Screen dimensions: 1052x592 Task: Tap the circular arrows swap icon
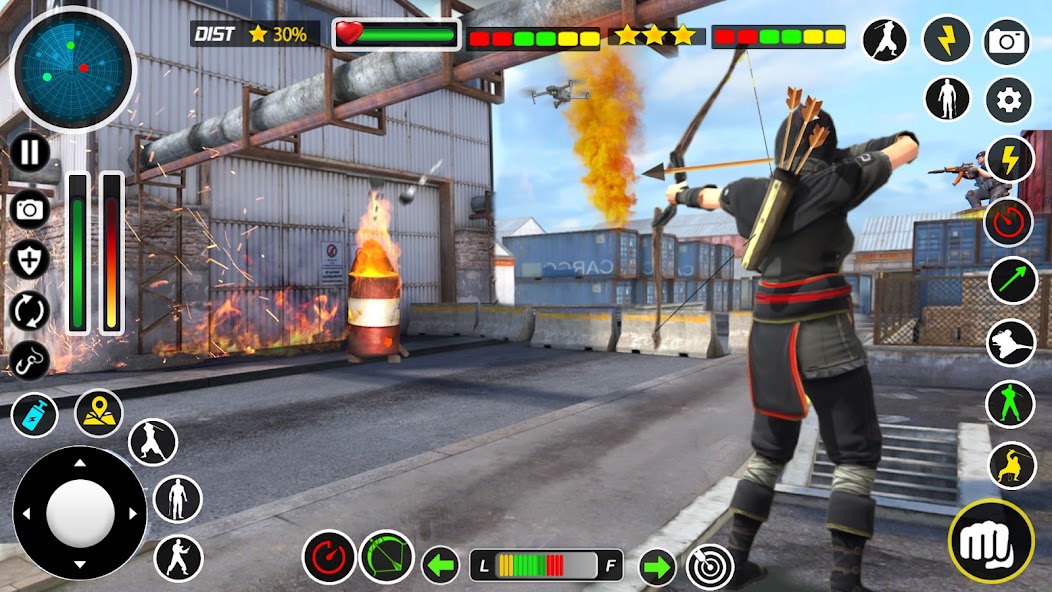[x=30, y=310]
